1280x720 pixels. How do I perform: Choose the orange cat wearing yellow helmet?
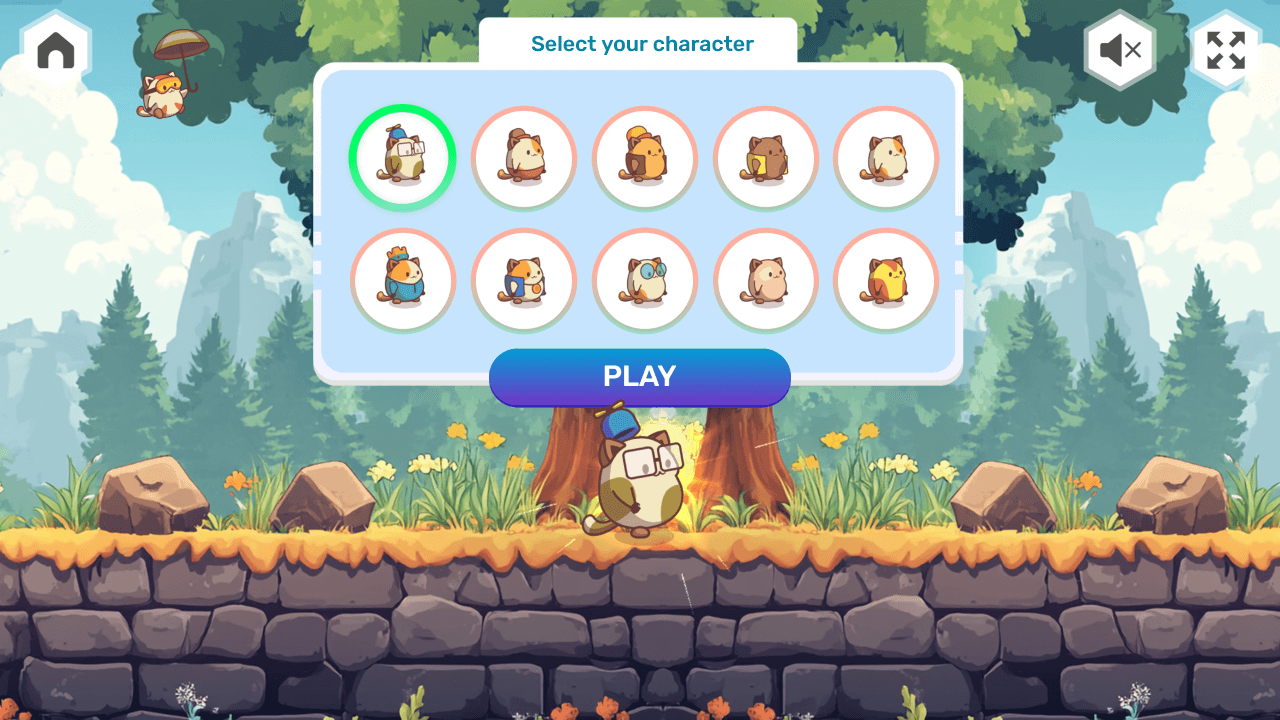[644, 158]
